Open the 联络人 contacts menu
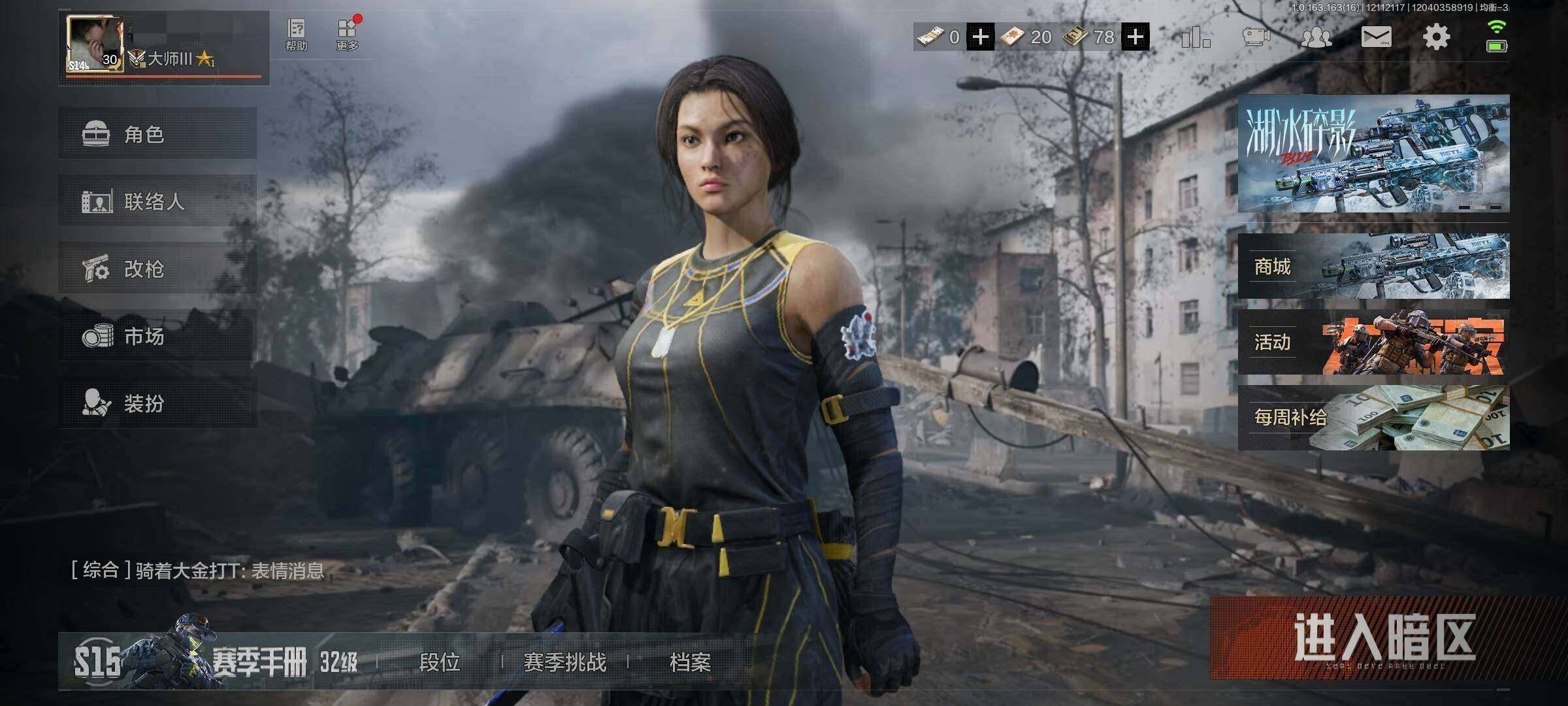Screen dimensions: 1568x706 157,201
